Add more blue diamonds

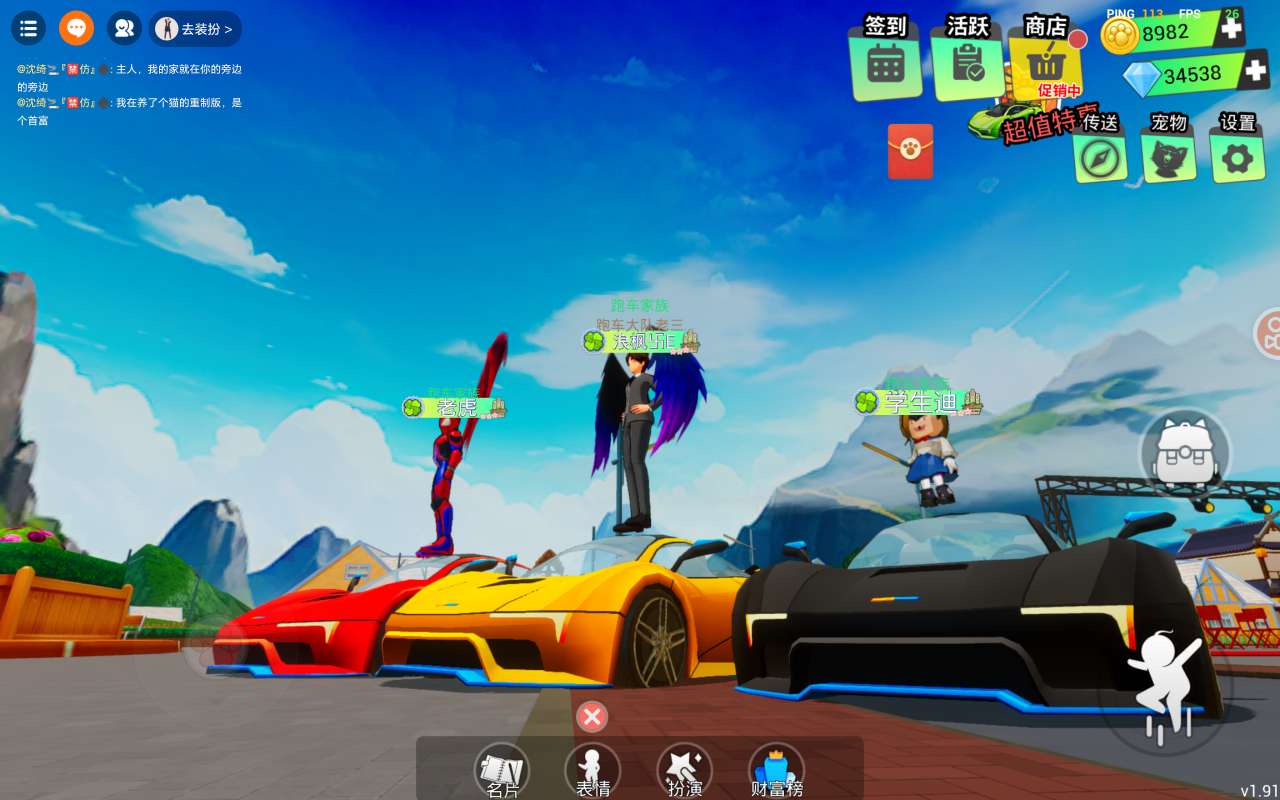tap(1257, 71)
